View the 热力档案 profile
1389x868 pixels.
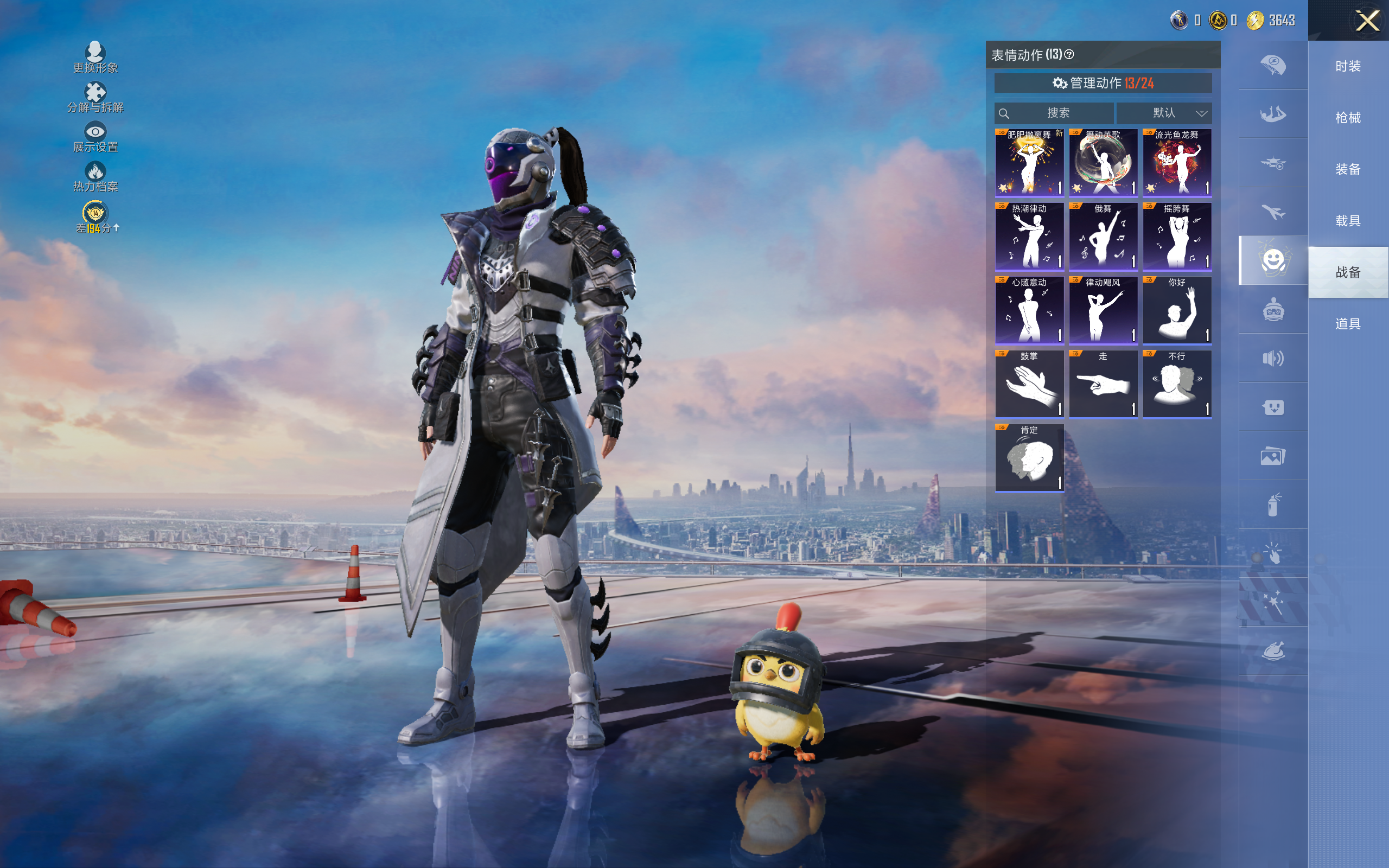click(95, 177)
